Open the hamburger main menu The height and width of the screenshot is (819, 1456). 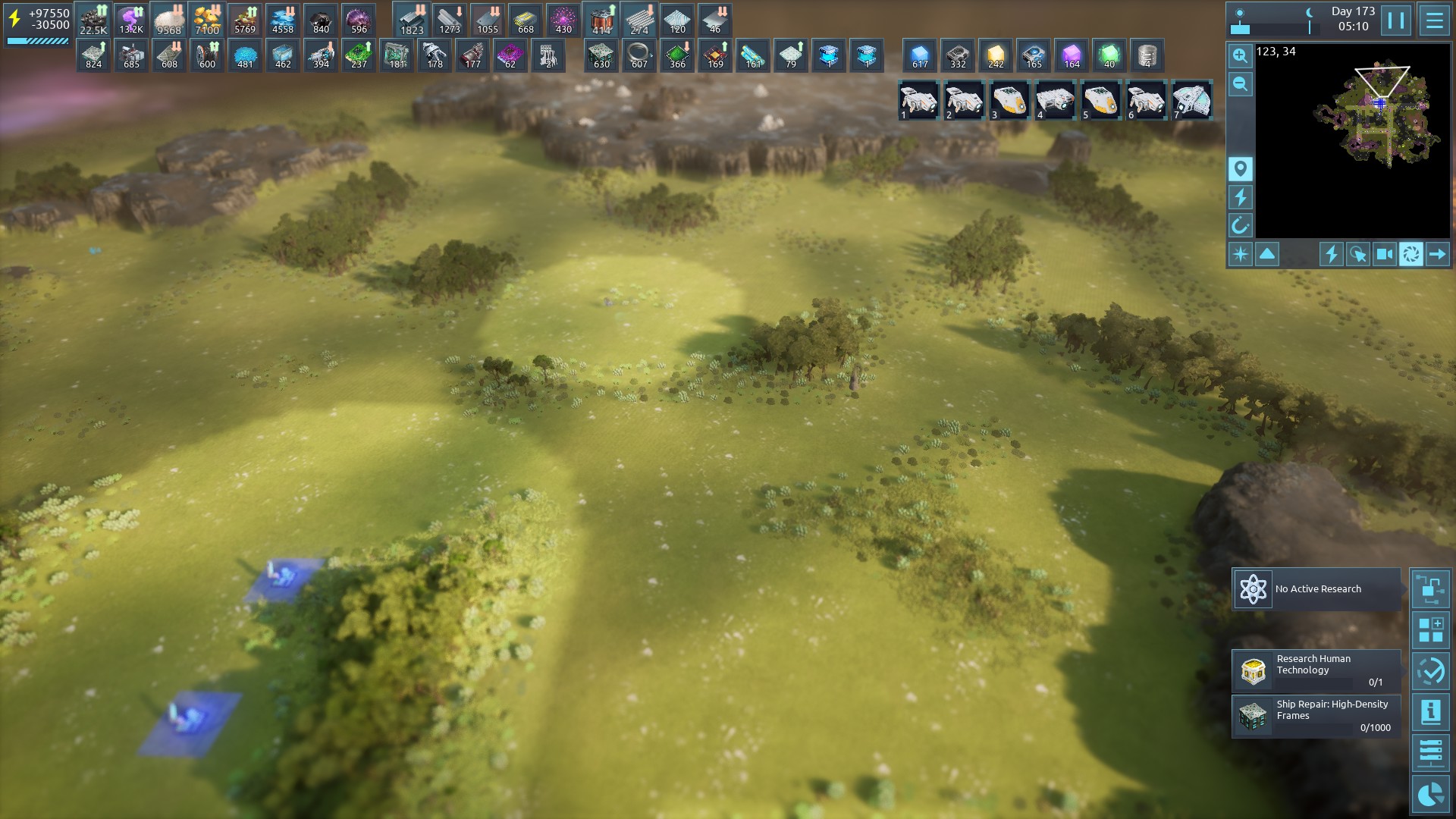[x=1434, y=20]
